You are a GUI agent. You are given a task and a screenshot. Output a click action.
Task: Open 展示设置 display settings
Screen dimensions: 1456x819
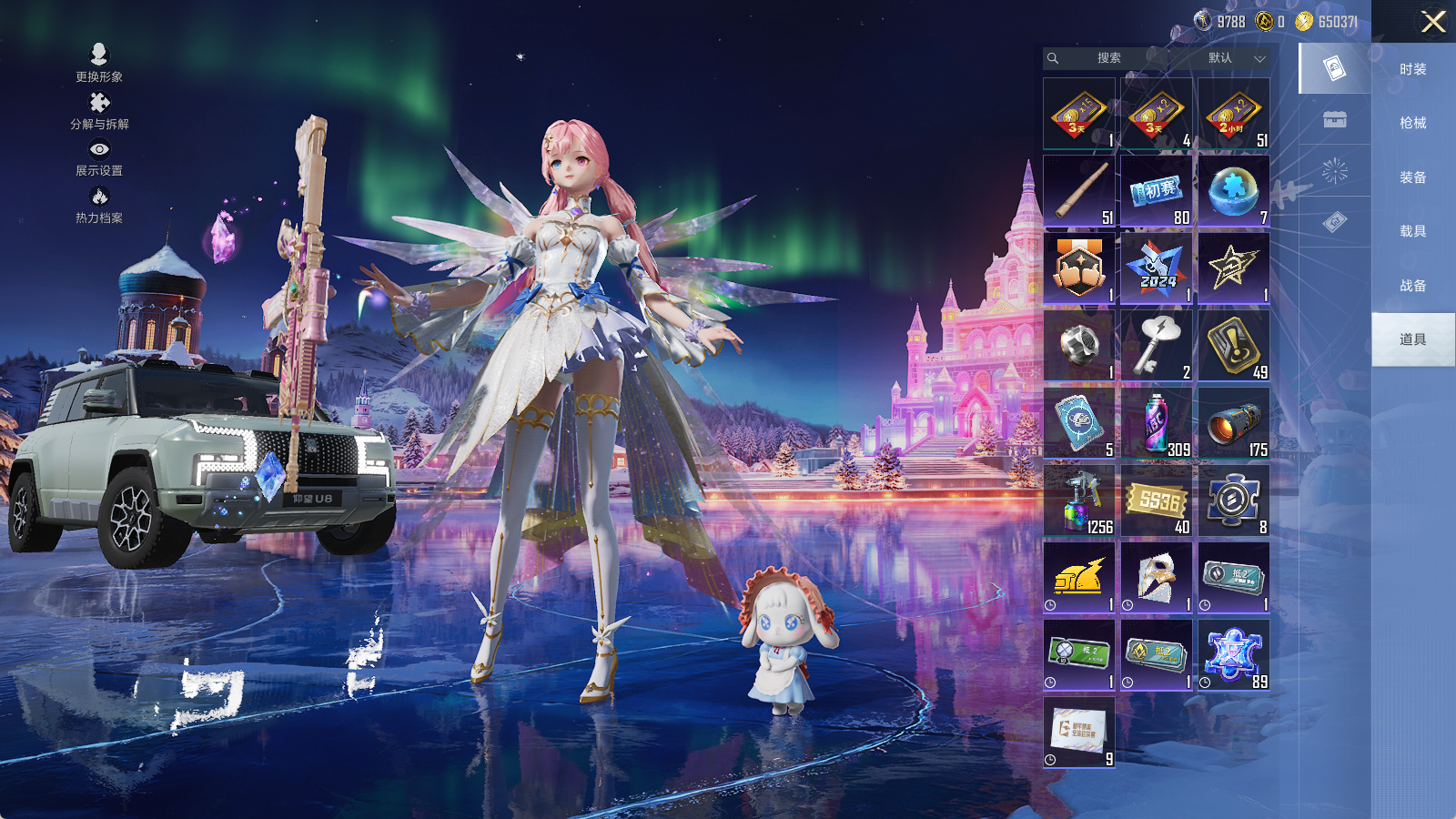(99, 157)
